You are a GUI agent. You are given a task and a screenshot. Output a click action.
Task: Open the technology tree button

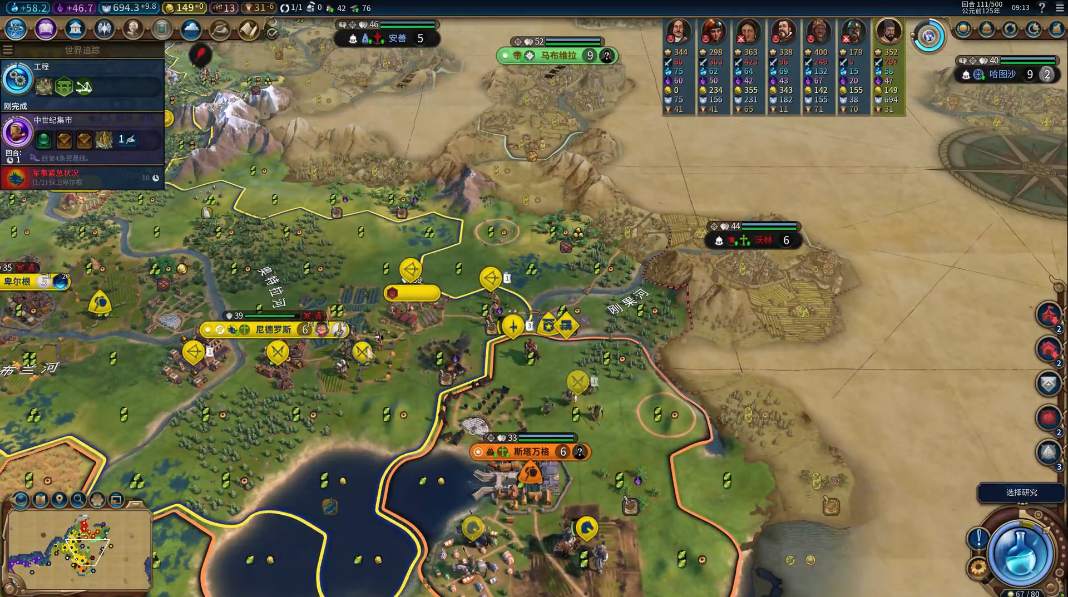coord(16,29)
